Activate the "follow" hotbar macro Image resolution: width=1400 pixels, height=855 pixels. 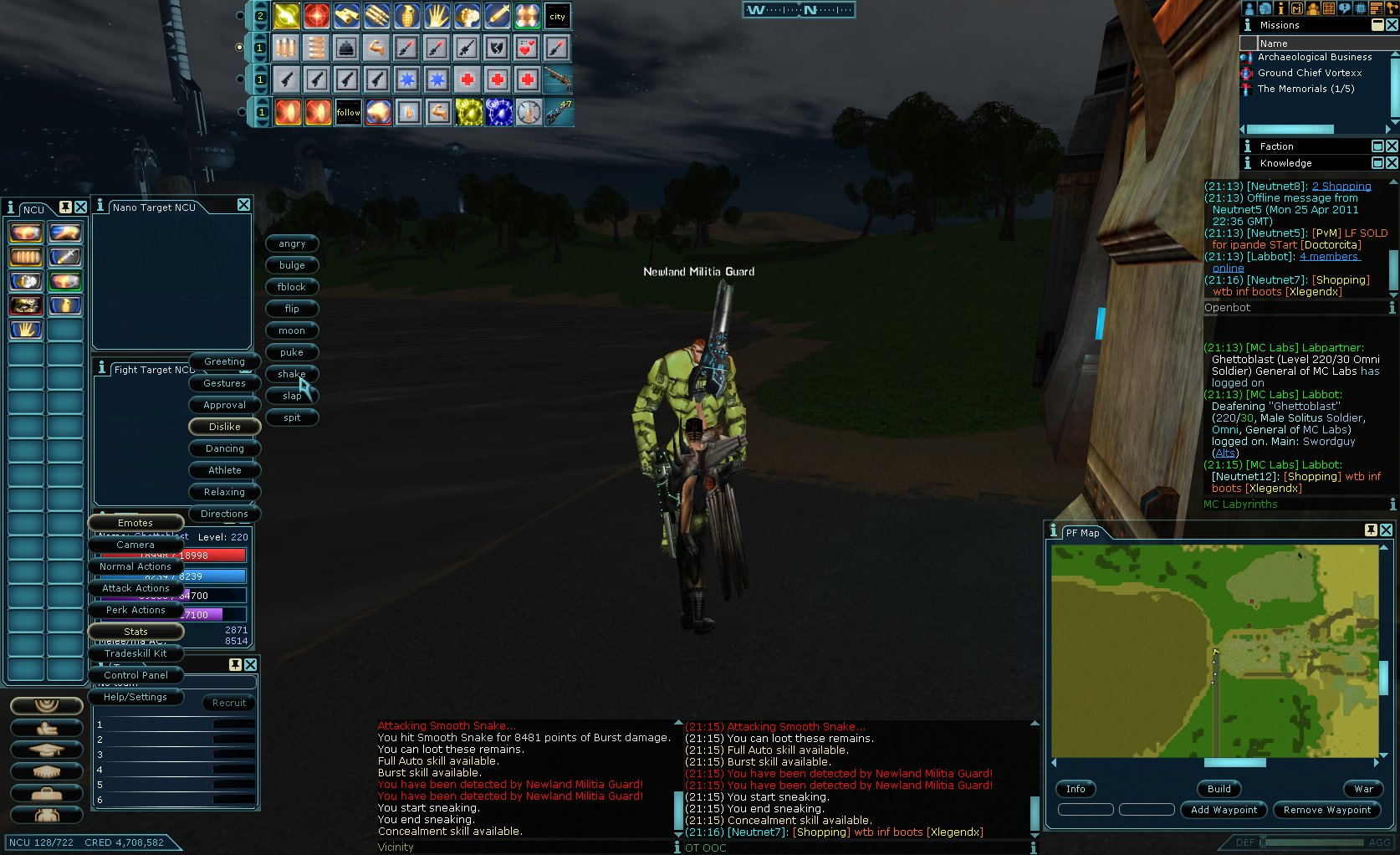coord(348,112)
